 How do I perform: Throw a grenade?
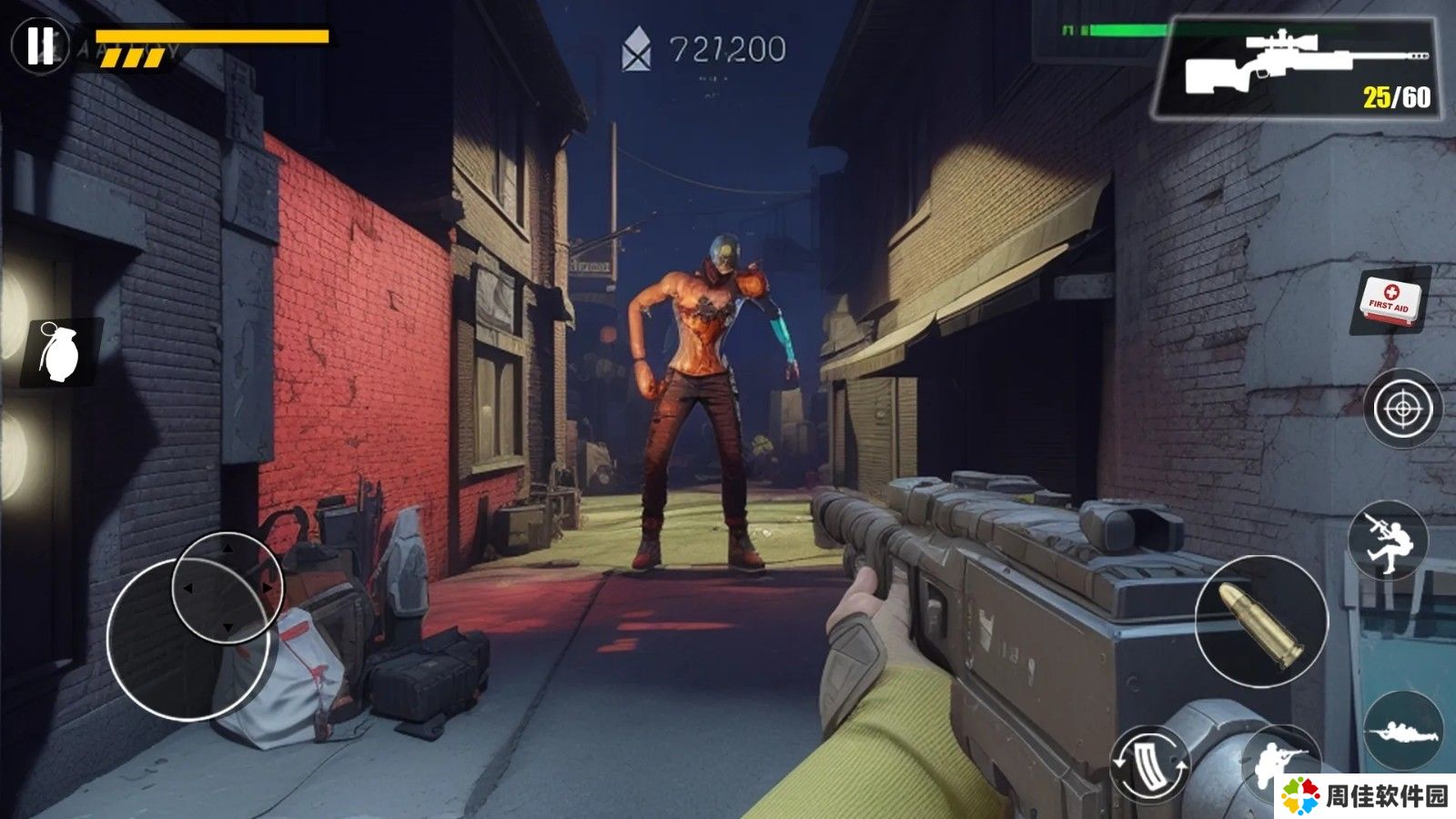tap(60, 351)
